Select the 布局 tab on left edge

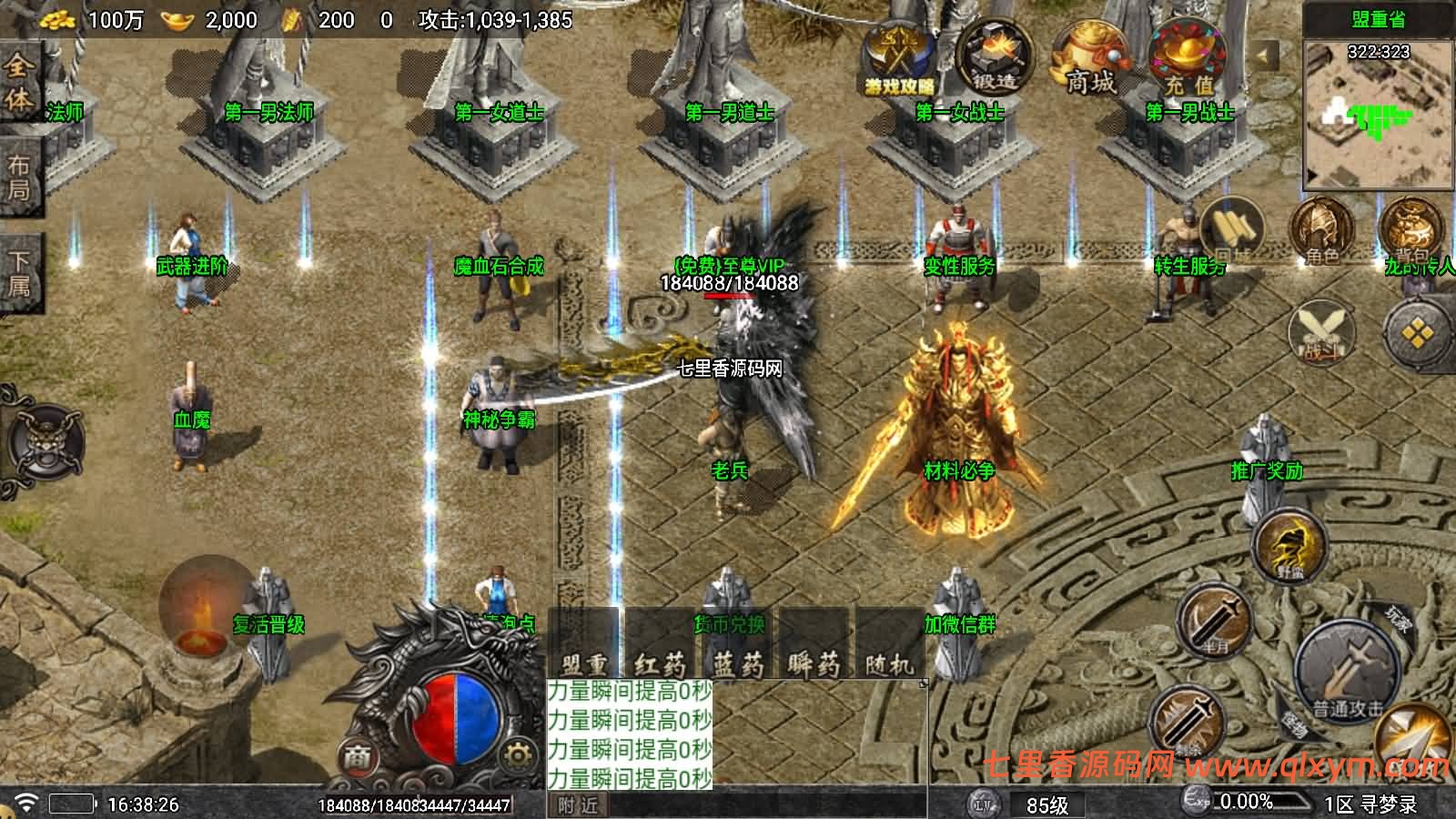19,177
